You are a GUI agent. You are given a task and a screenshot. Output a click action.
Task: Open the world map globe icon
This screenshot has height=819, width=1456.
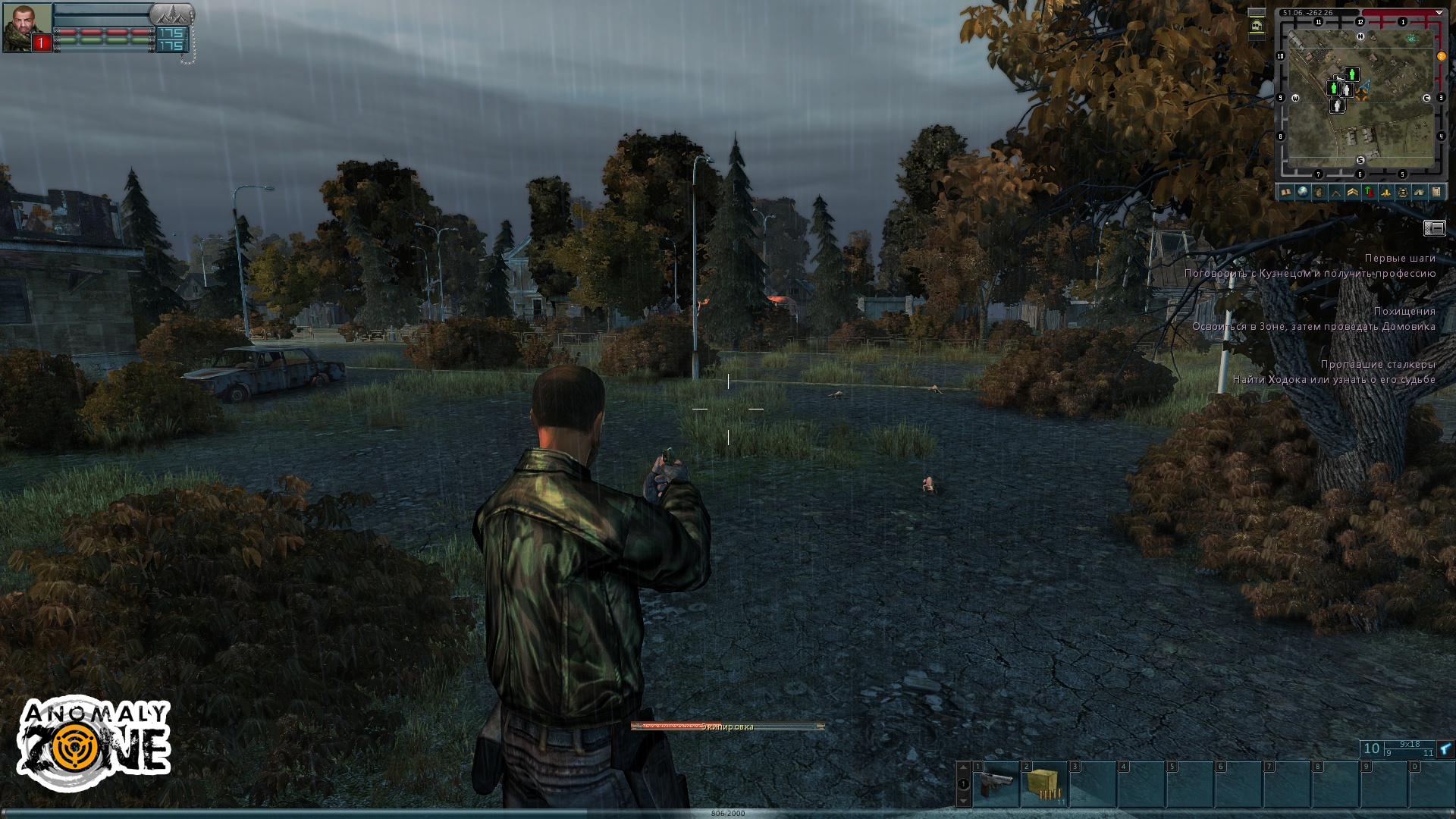tap(1302, 193)
